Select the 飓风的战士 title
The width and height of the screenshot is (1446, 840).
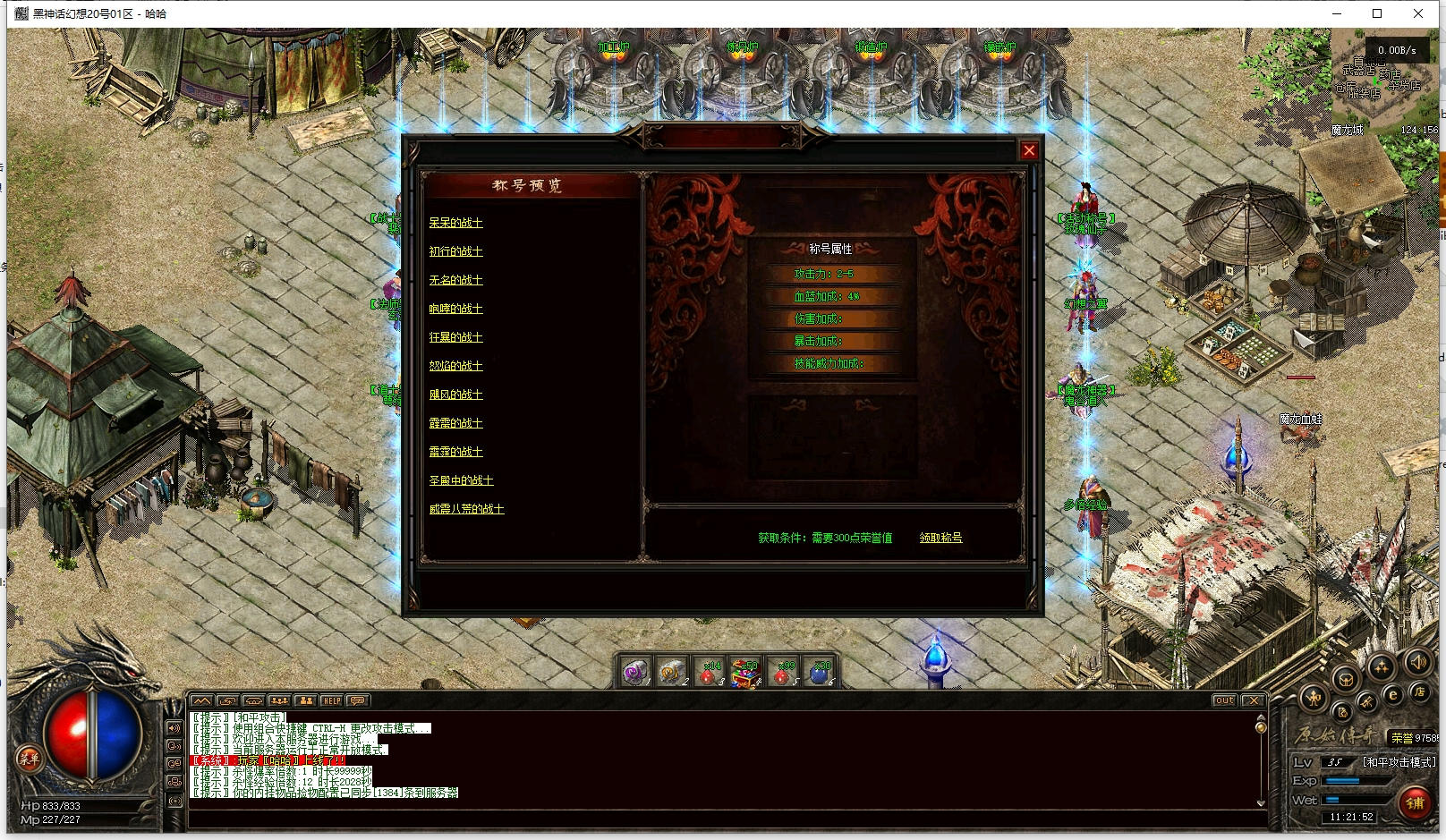(455, 395)
